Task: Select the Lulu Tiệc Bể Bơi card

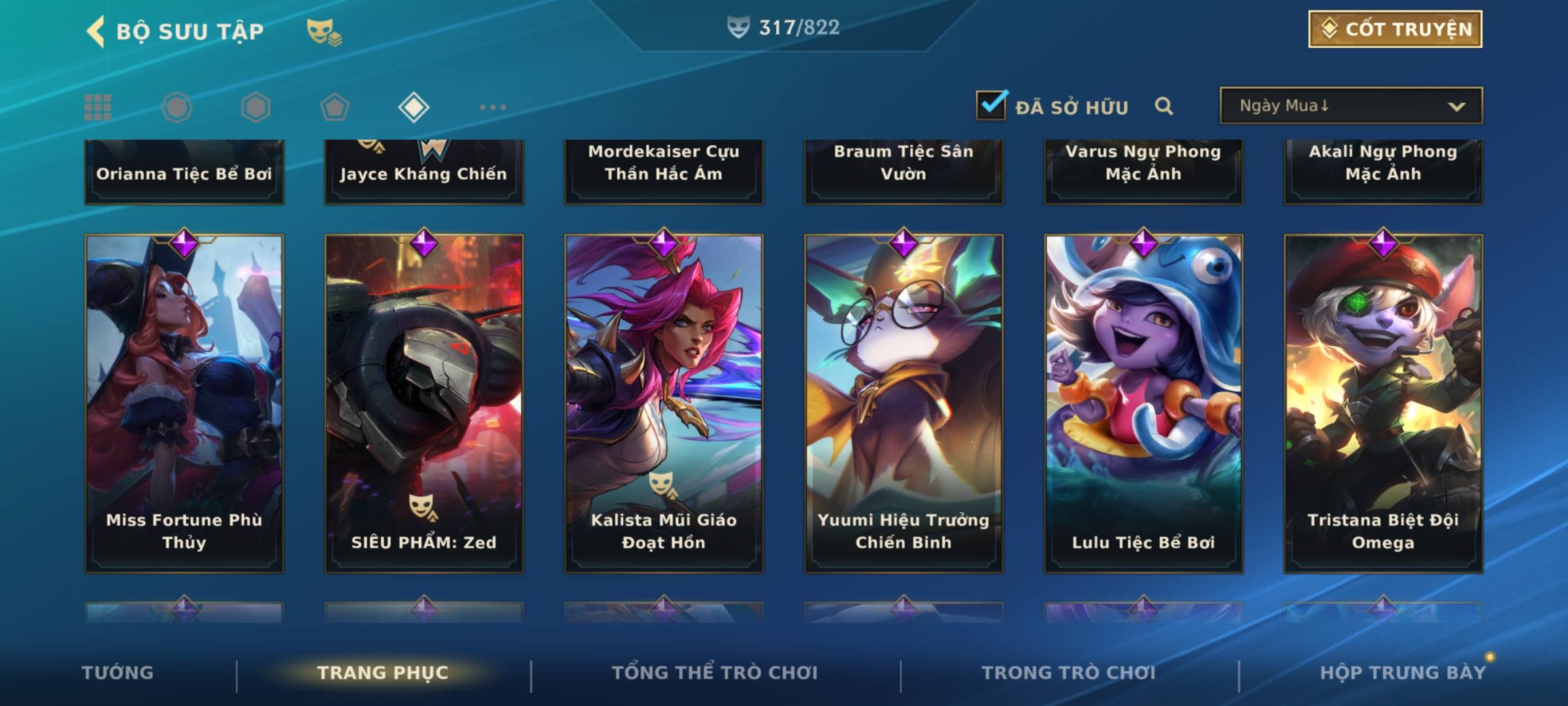Action: (1143, 403)
